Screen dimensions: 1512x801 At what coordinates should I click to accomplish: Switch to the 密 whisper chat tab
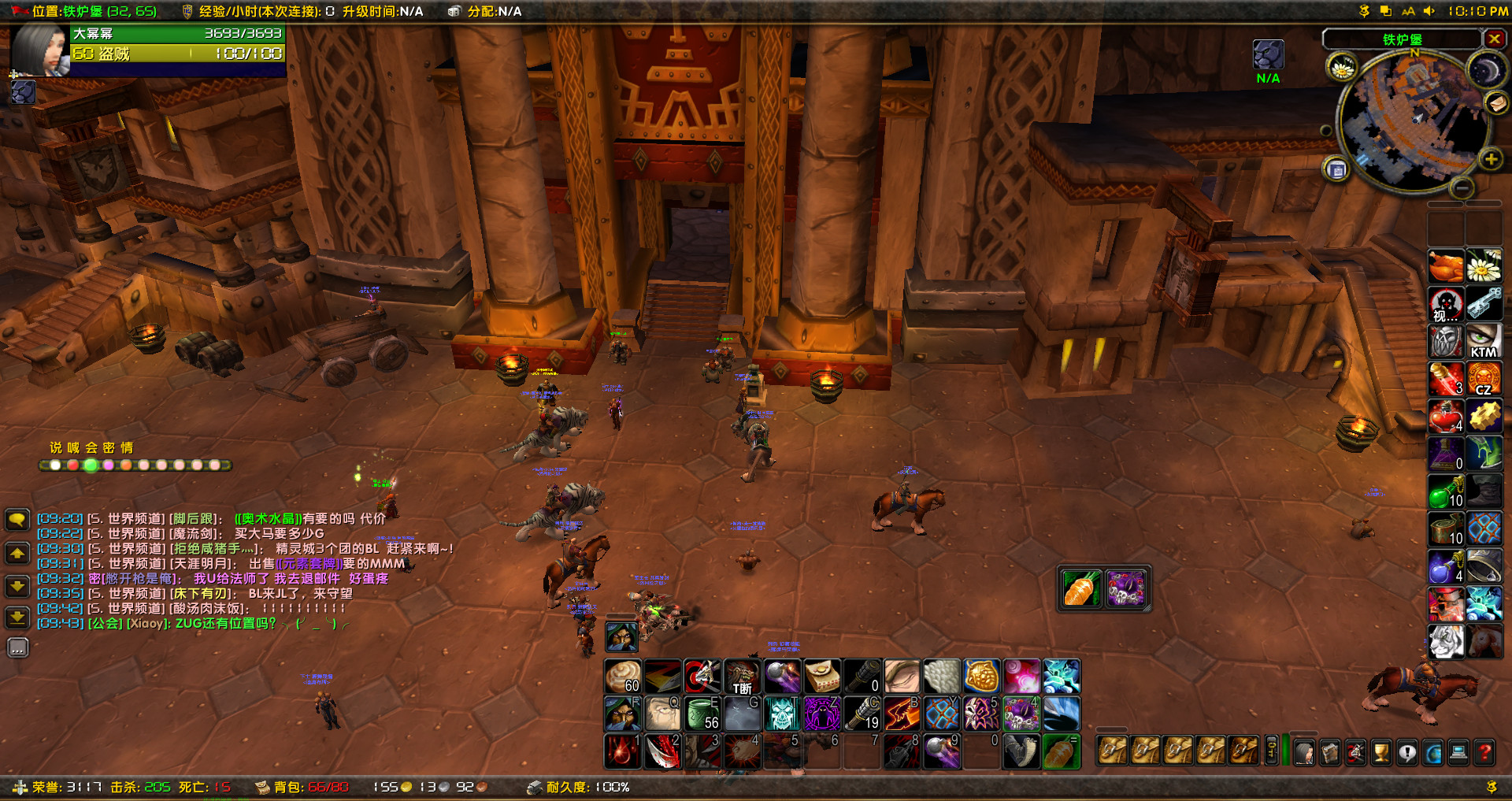[109, 447]
